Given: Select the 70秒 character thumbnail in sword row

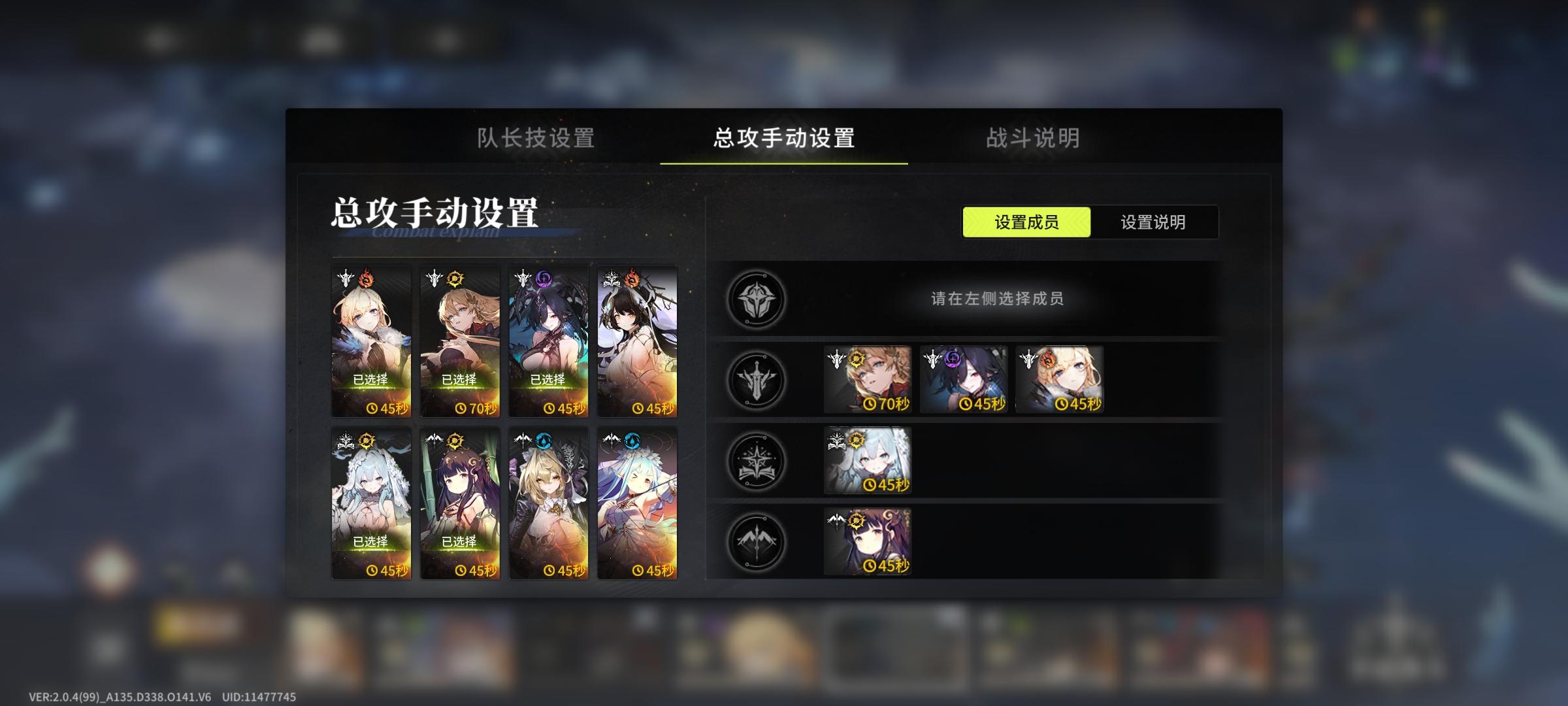Looking at the screenshot, I should (868, 379).
